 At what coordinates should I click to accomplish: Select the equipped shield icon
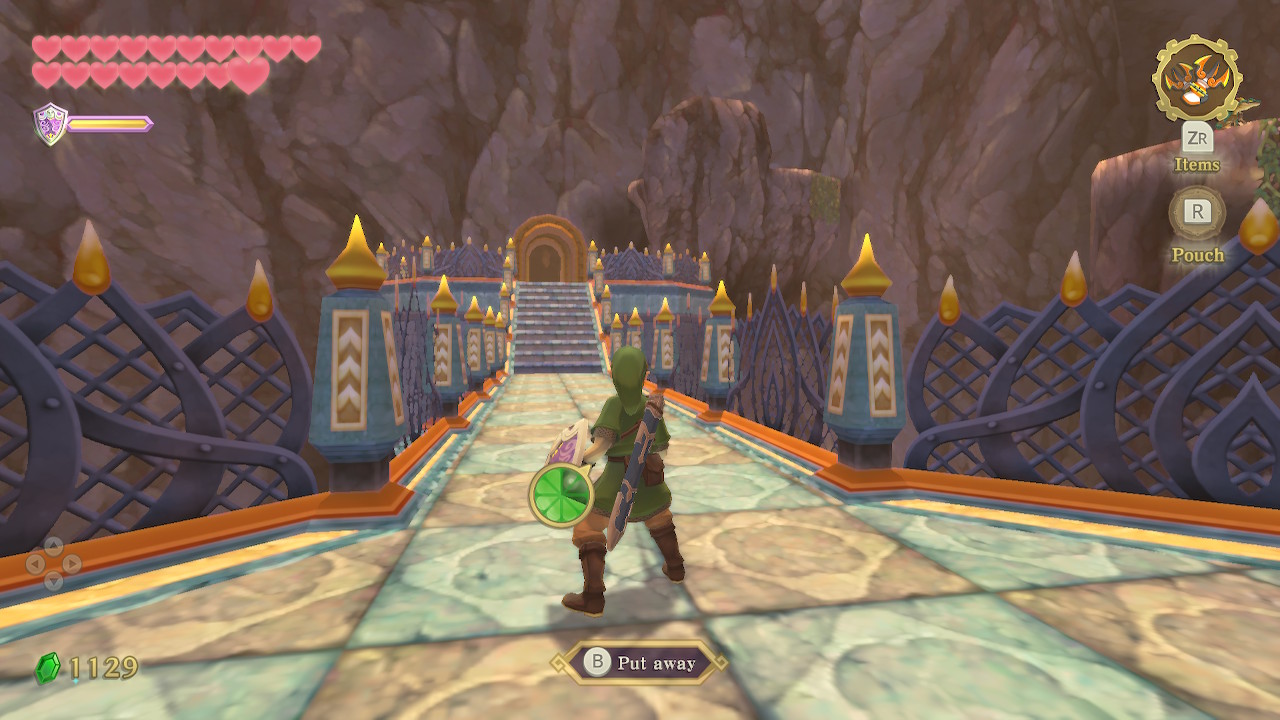[x=49, y=124]
